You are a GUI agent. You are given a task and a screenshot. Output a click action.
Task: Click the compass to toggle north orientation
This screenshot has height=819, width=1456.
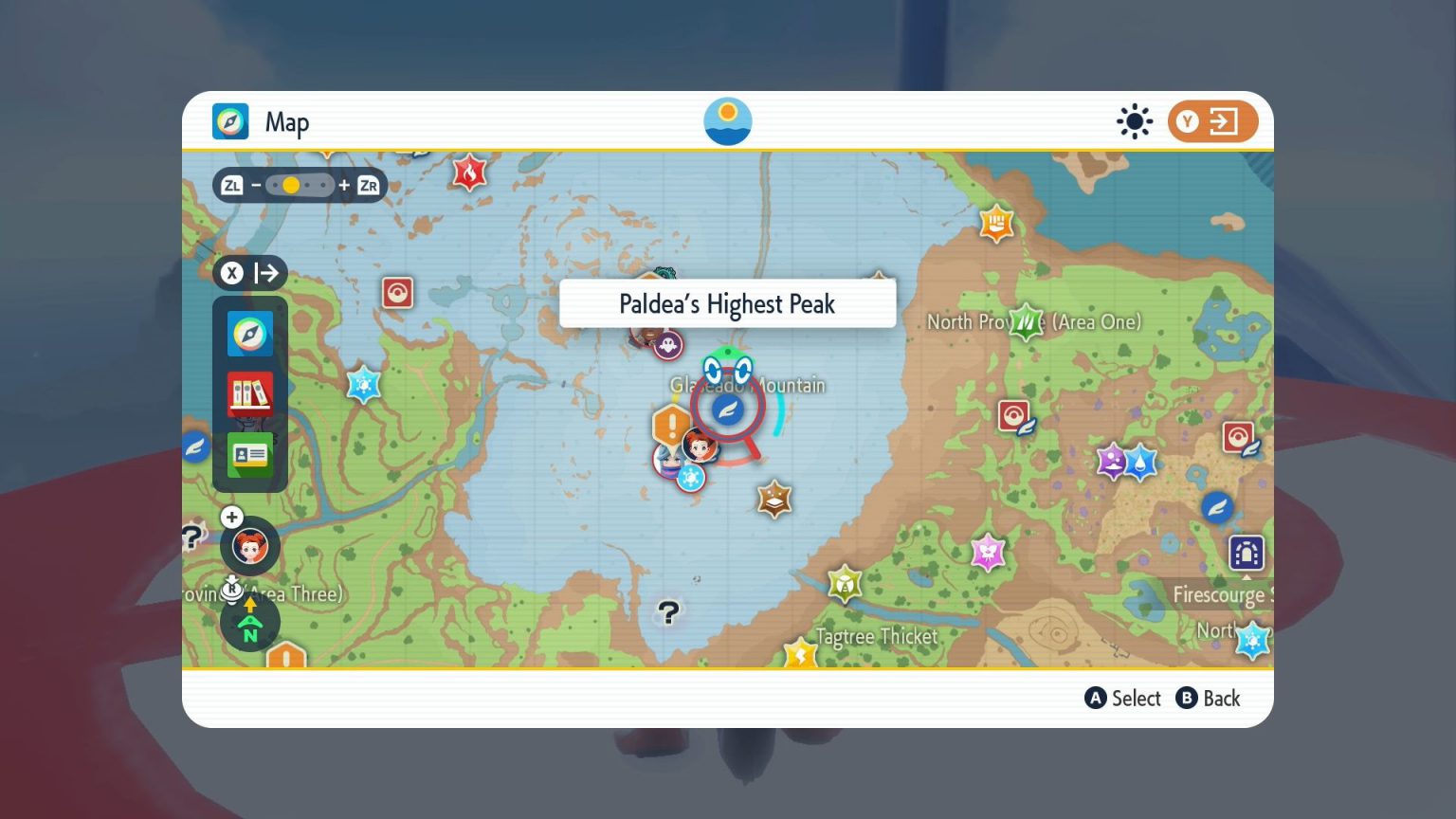coord(249,622)
